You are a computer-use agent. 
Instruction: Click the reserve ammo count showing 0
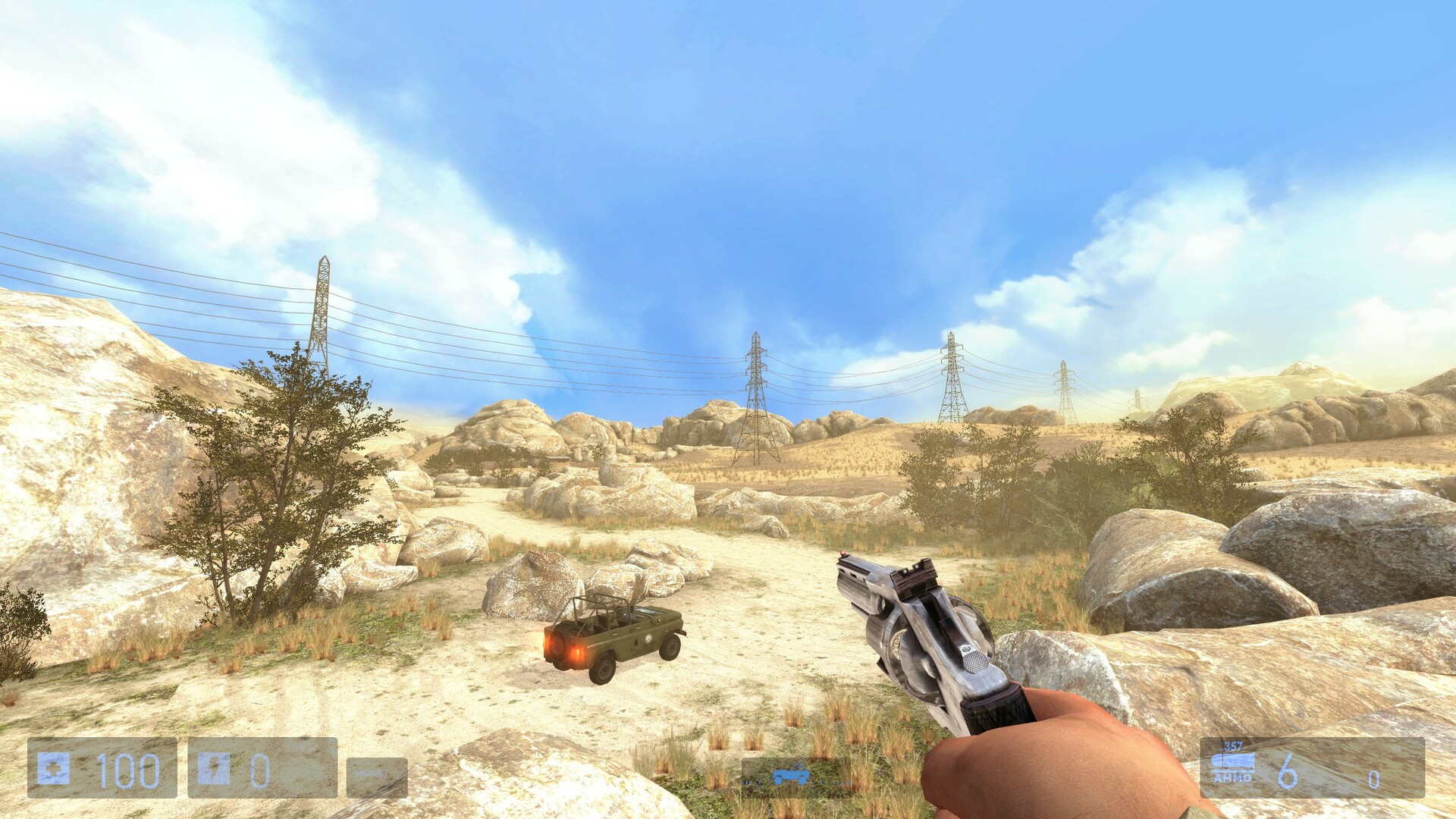[1373, 779]
